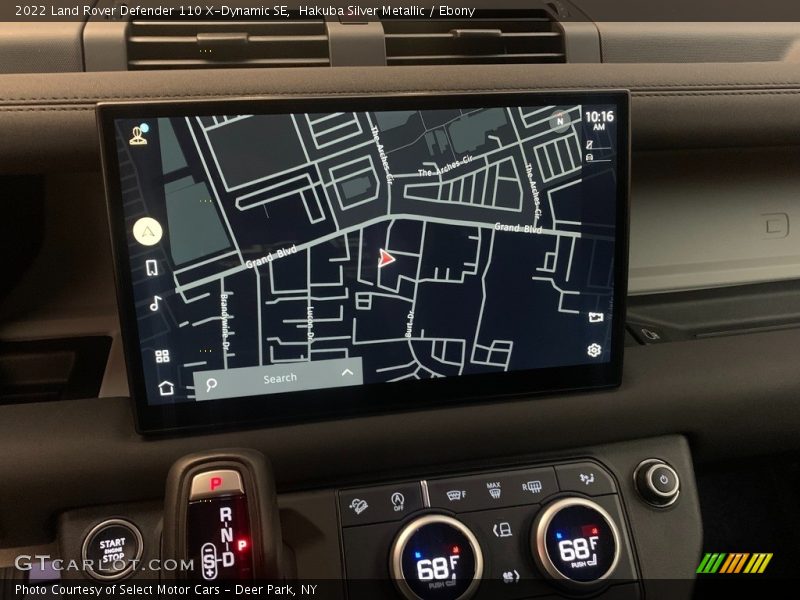Open the home screen via house icon
Viewport: 800px width, 600px height.
[x=166, y=387]
